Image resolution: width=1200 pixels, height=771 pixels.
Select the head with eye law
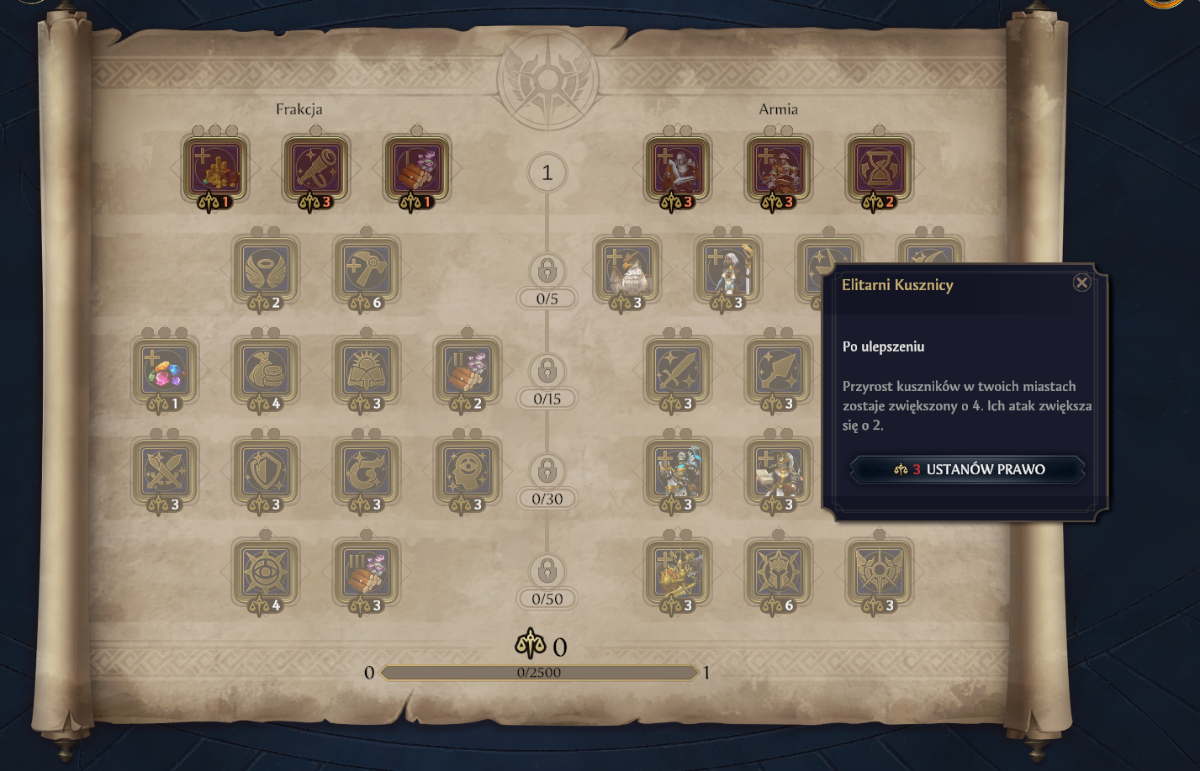[x=467, y=470]
